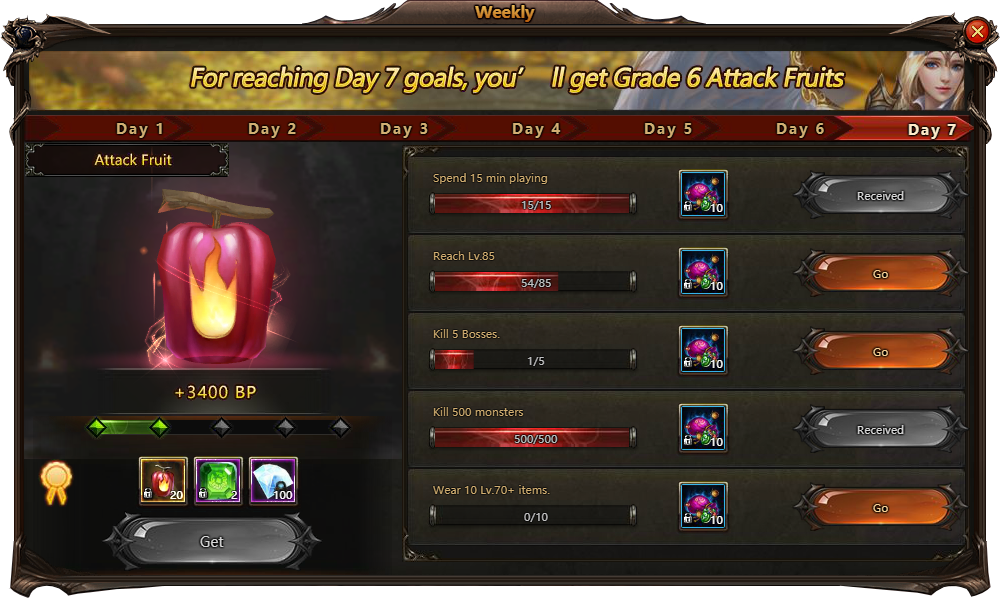Click Go for Kill 5 Bosses goal
Image resolution: width=1001 pixels, height=598 pixels.
point(880,352)
